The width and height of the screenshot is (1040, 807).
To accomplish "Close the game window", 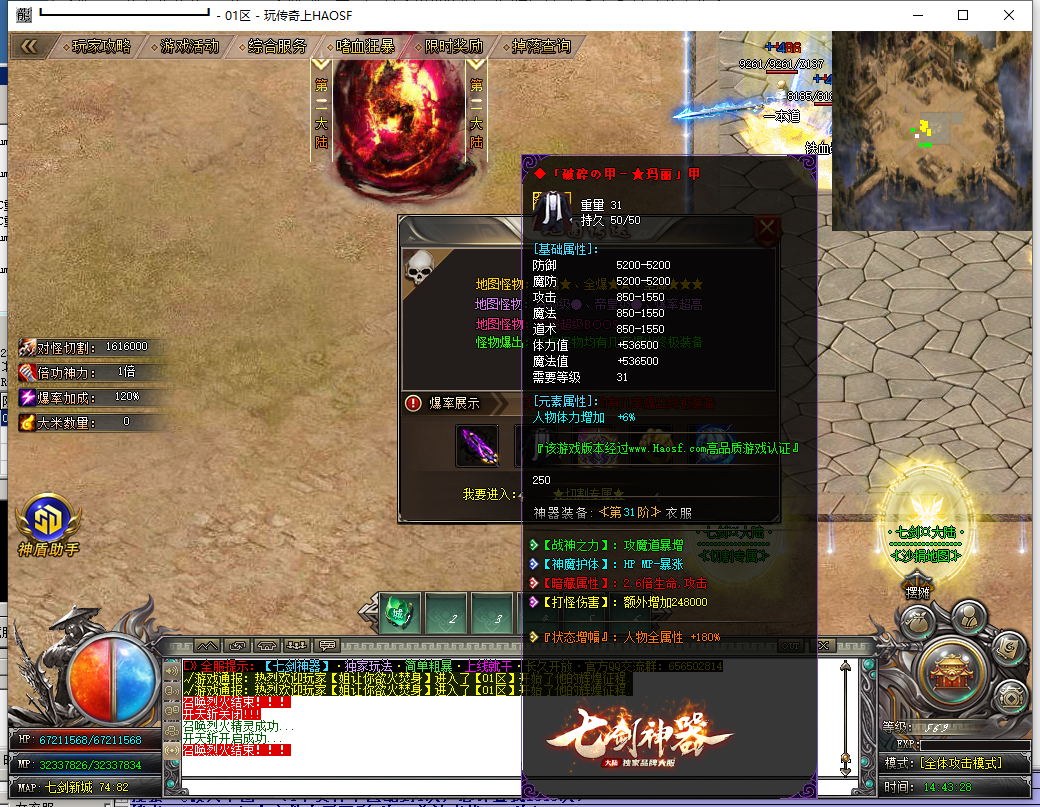I will coord(1010,15).
